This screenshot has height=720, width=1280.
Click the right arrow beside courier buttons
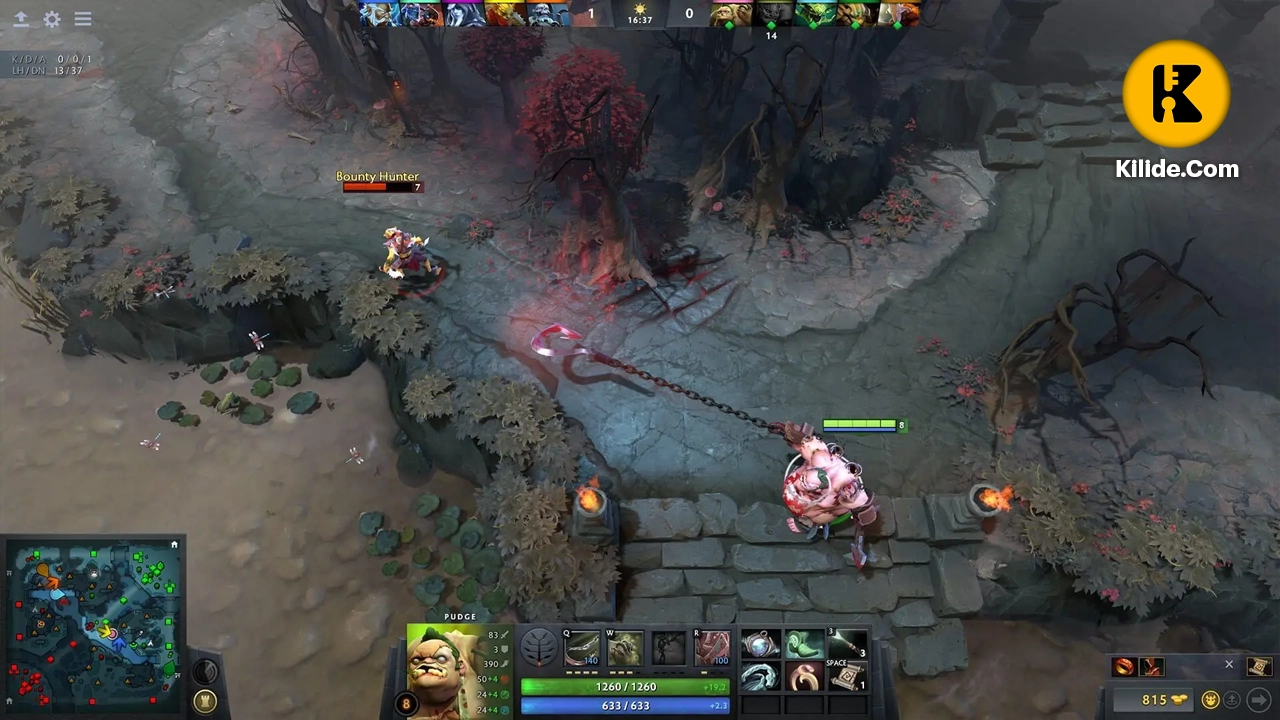(1260, 699)
